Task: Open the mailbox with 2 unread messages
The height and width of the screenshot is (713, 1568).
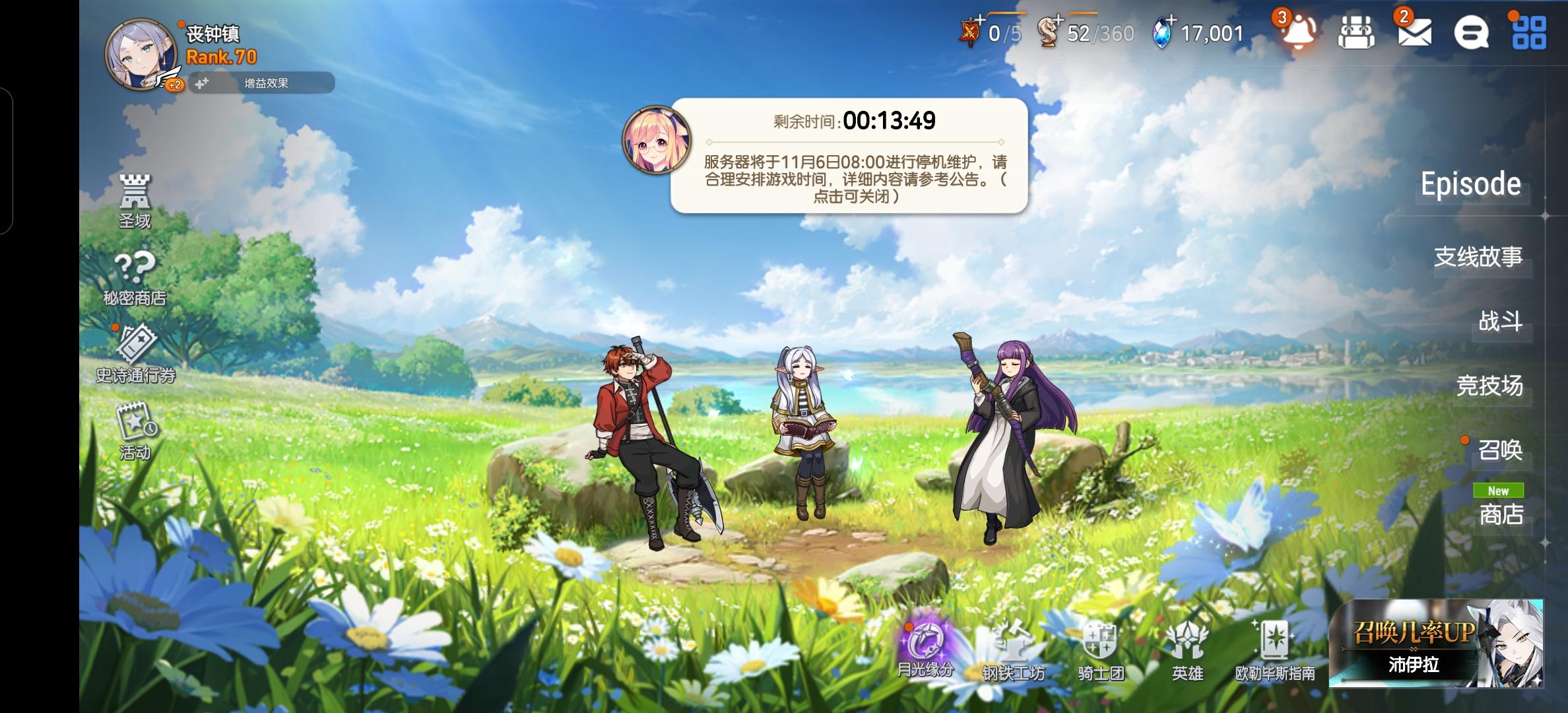Action: tap(1416, 33)
